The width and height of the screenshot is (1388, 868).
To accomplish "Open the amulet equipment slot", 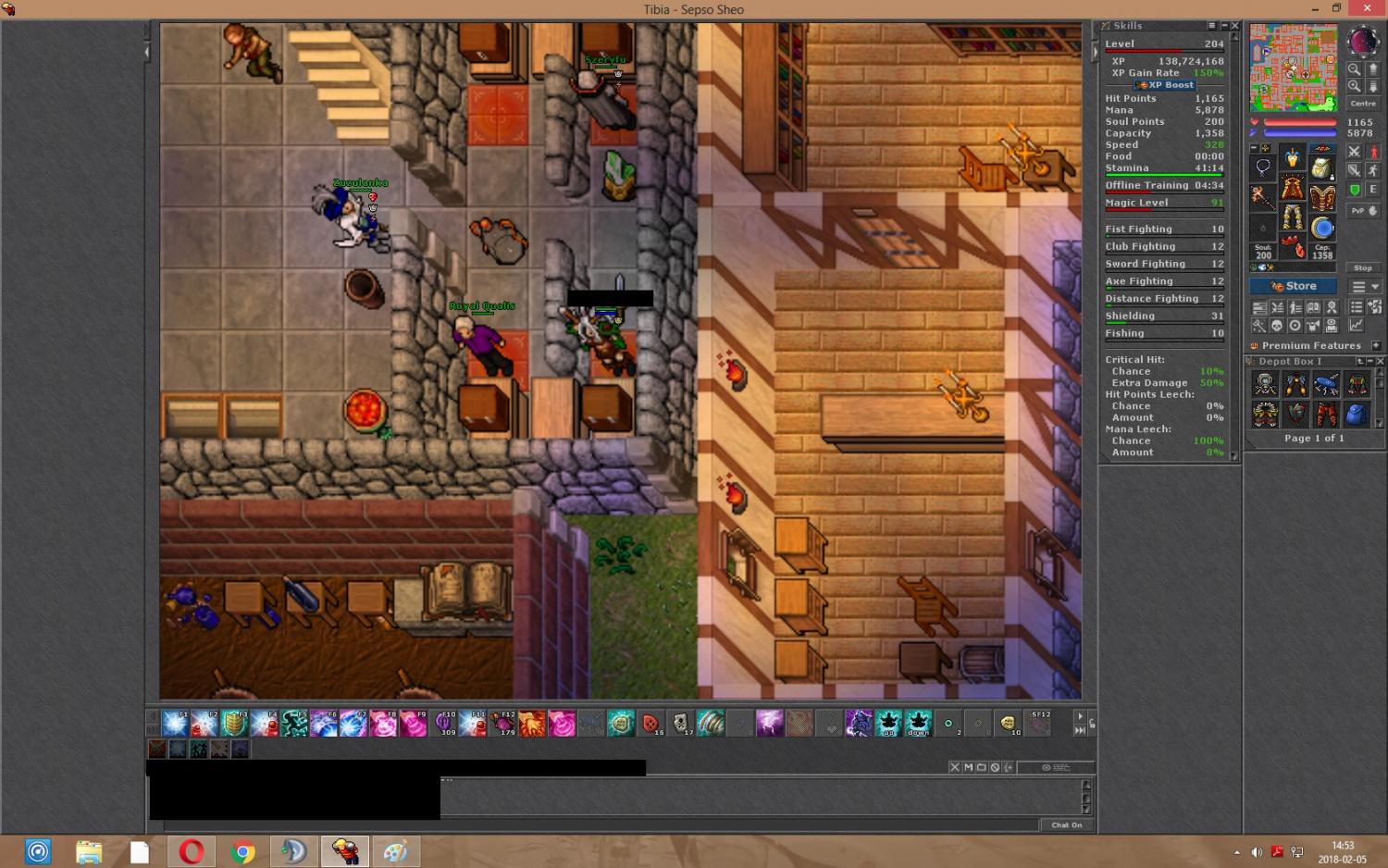I will [1263, 167].
